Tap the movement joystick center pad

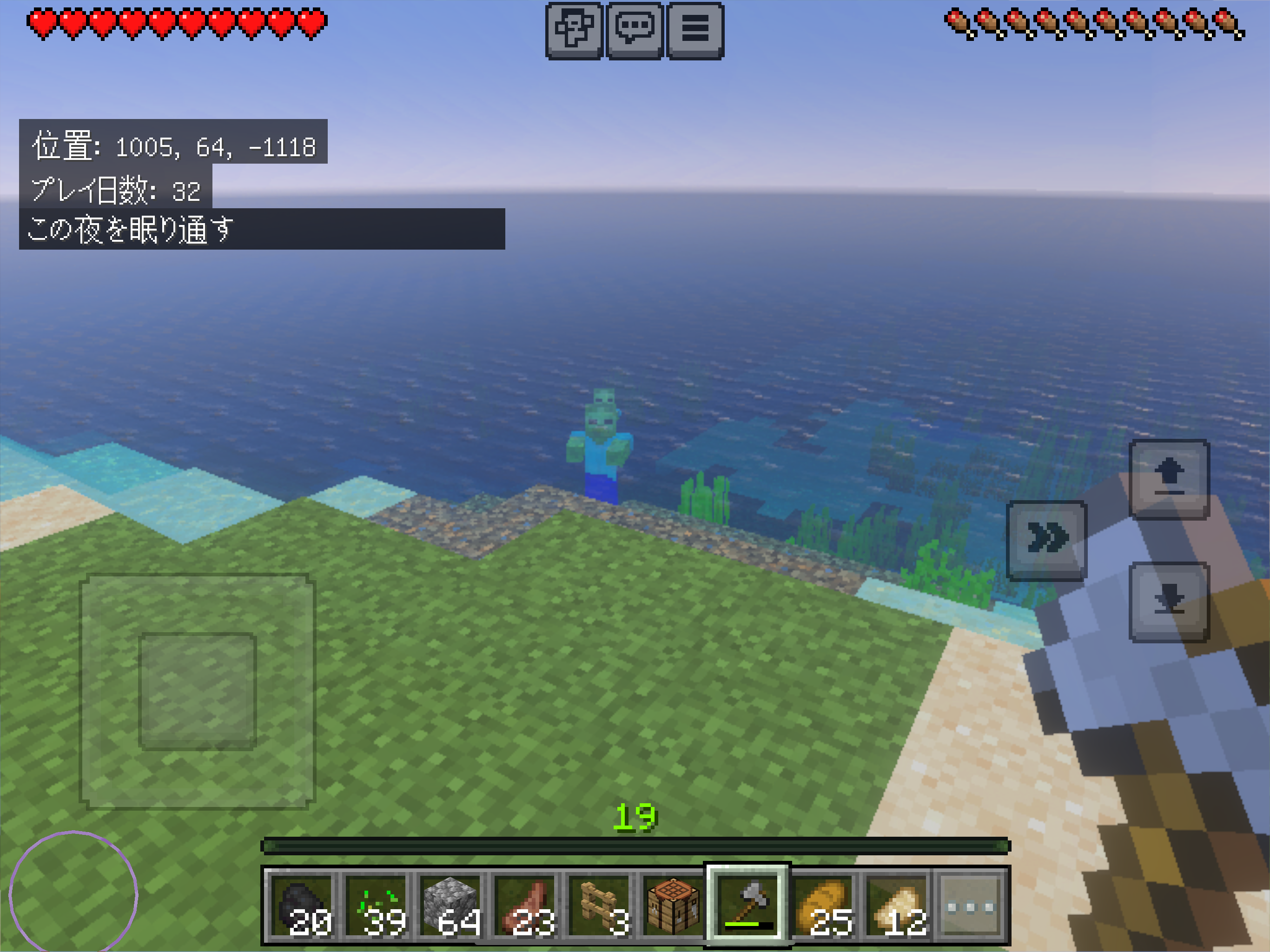(197, 691)
